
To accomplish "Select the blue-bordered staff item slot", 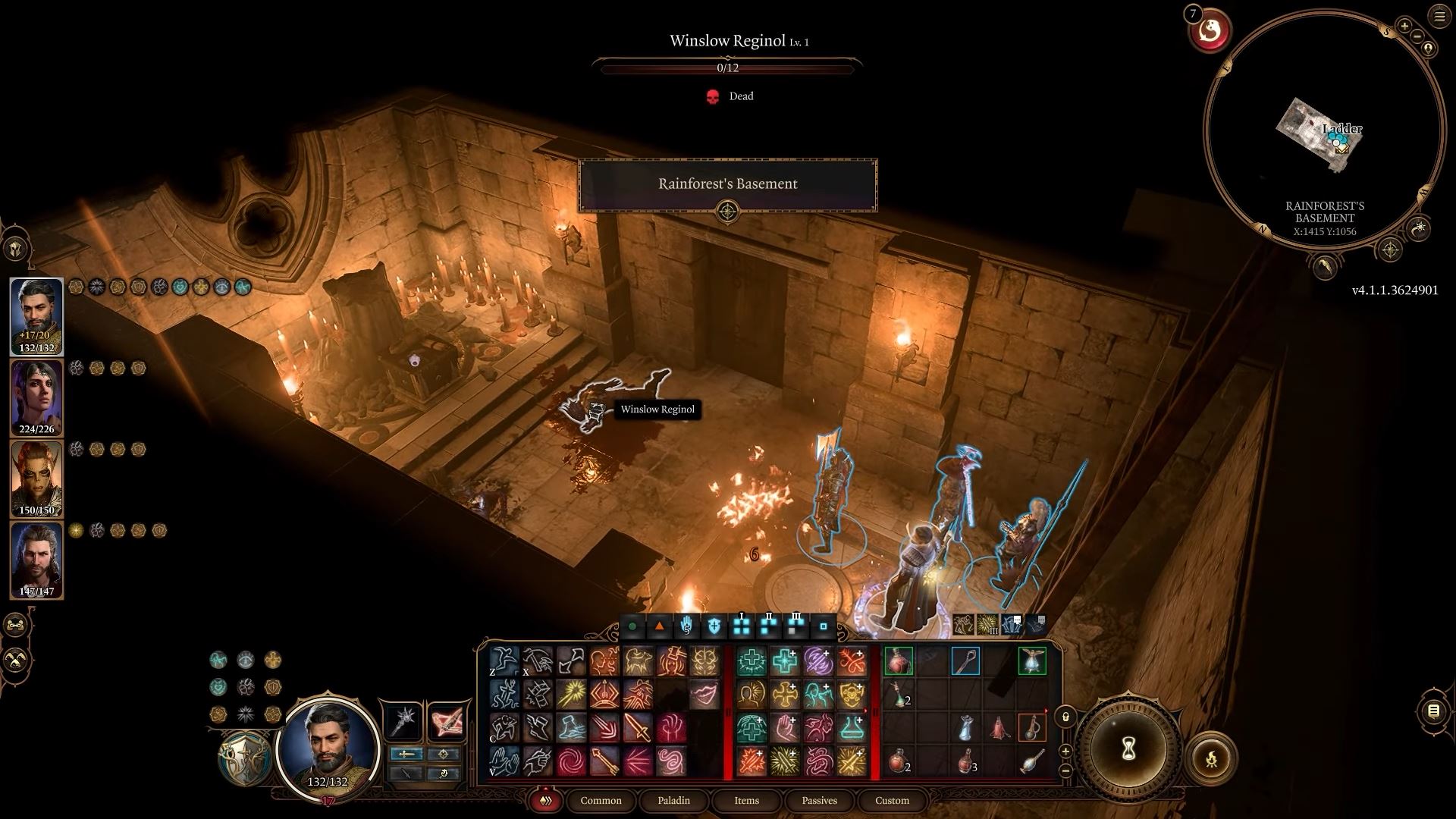I will (x=965, y=661).
